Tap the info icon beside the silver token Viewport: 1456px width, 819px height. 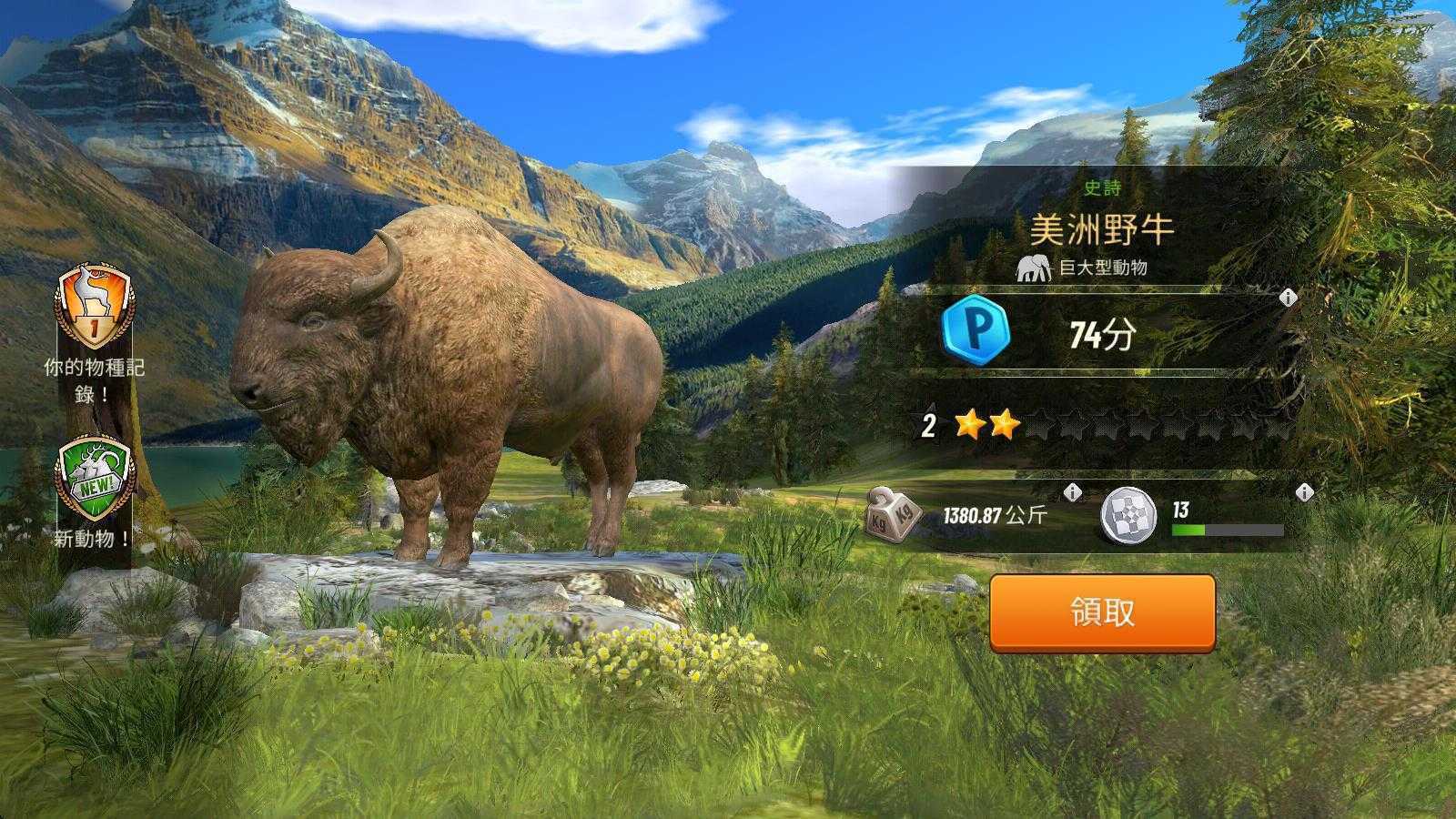tap(1304, 493)
